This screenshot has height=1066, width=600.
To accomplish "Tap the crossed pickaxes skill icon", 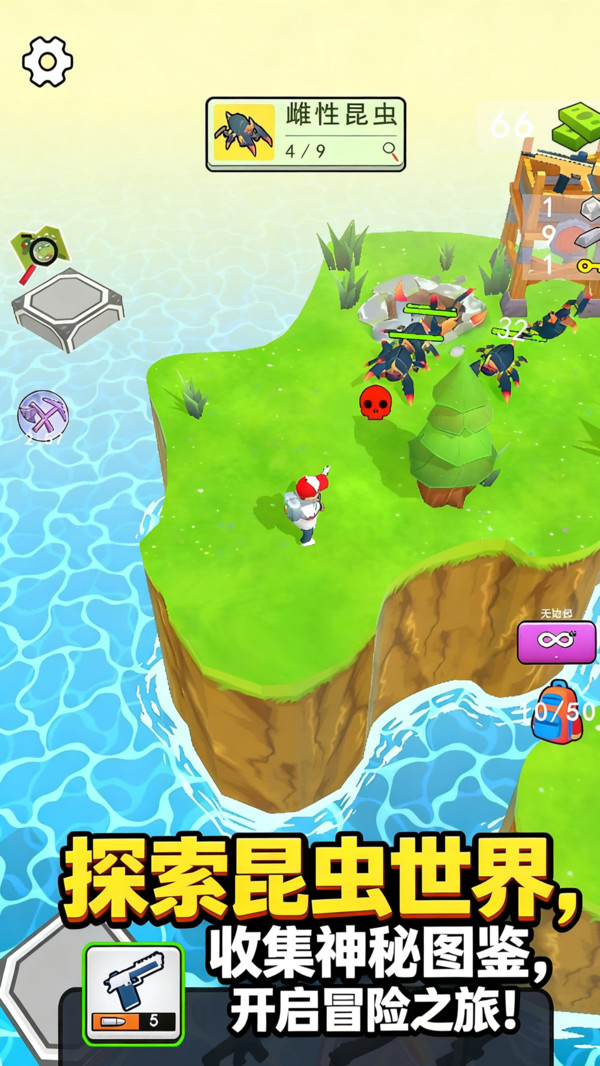I will [43, 415].
